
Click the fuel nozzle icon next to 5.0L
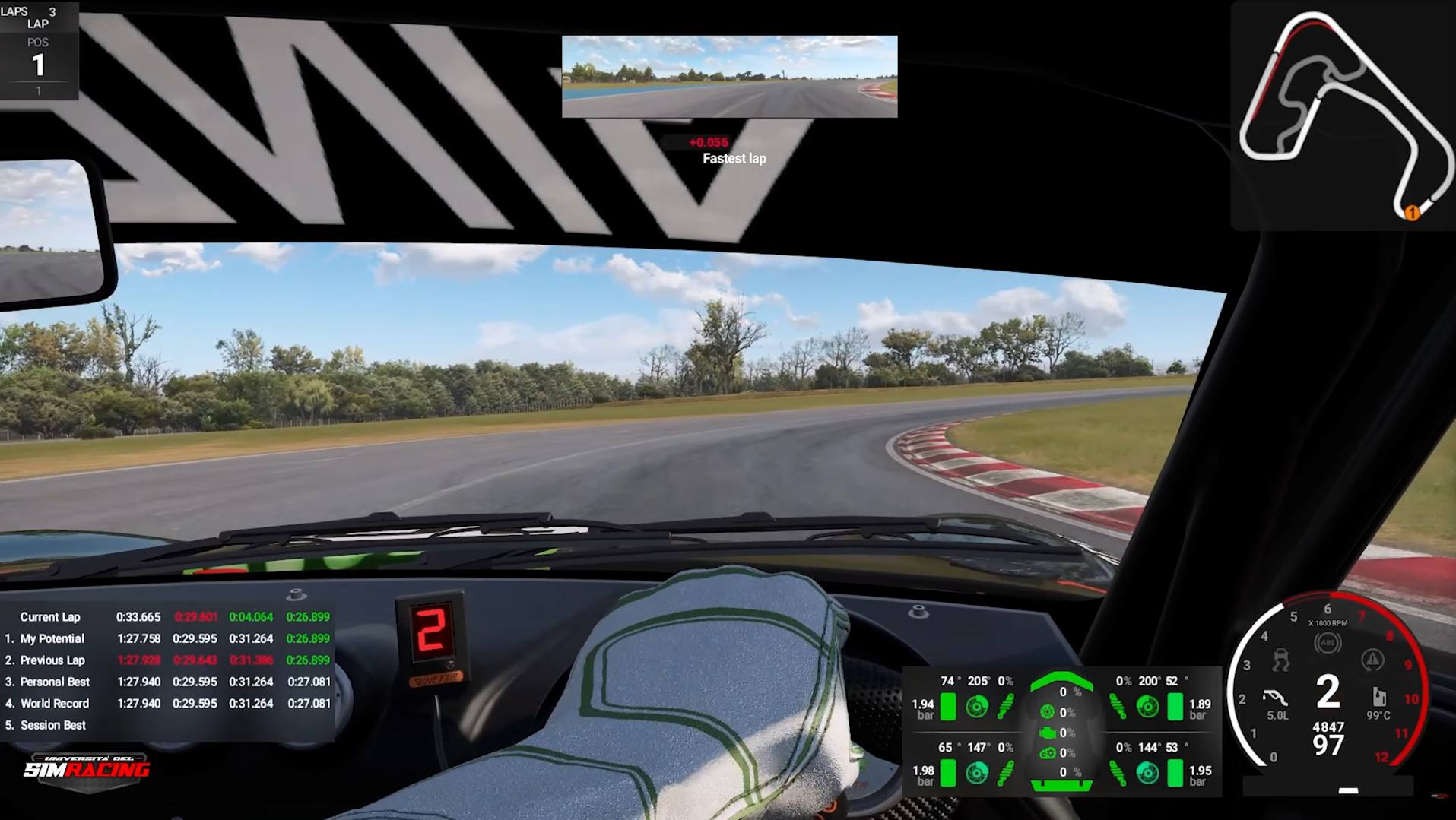1274,696
